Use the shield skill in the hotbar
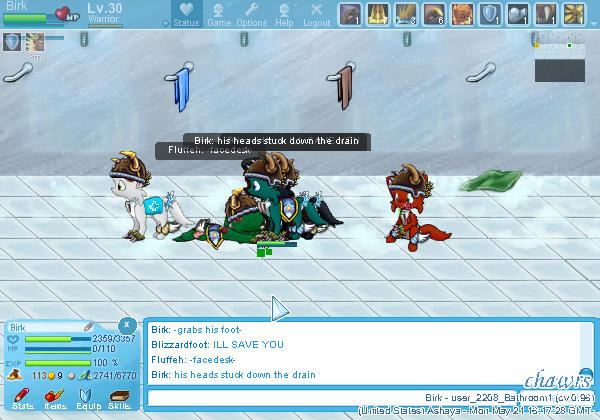Viewport: 600px width, 420px height. (x=490, y=14)
